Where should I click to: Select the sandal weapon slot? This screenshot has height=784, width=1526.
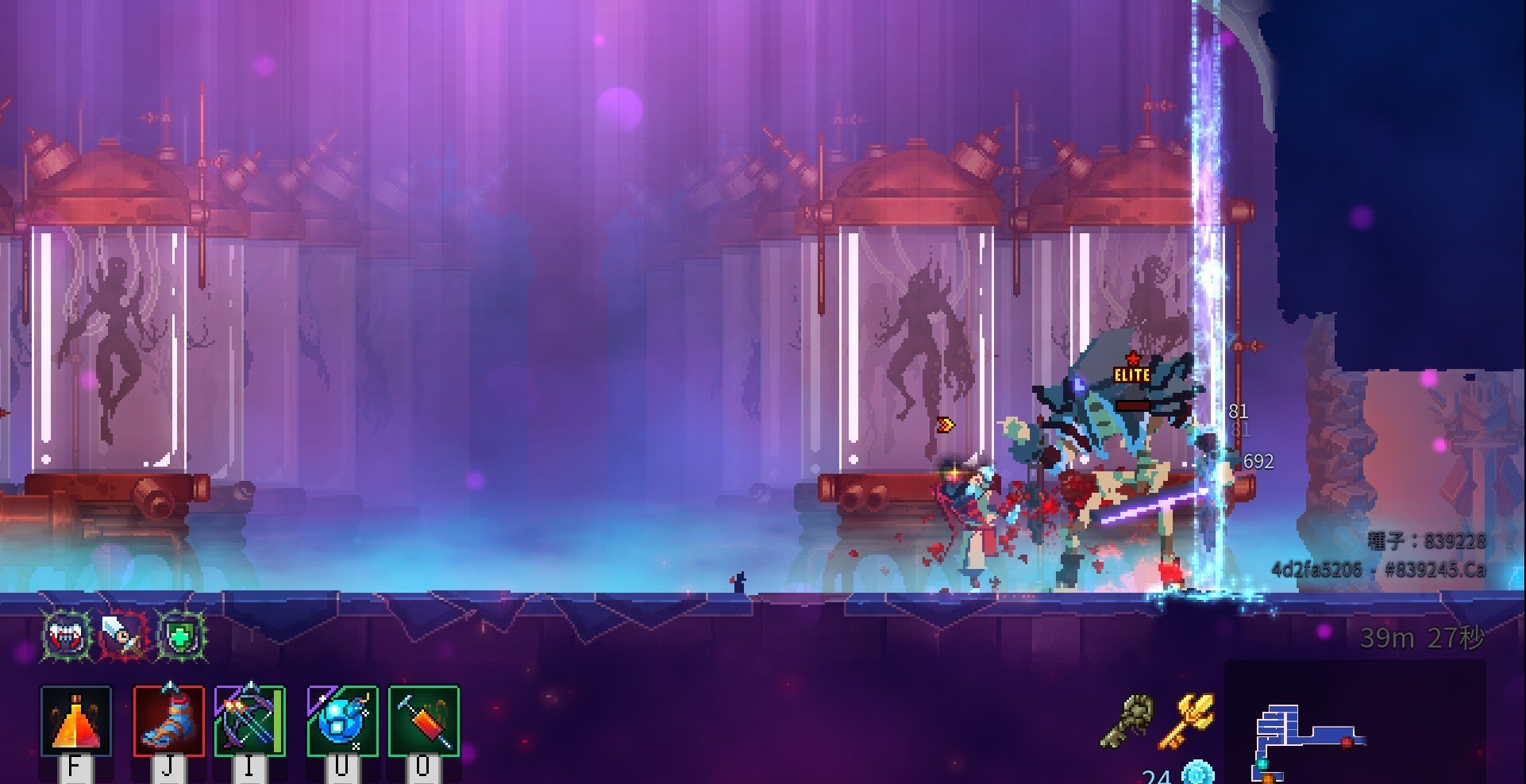click(168, 721)
